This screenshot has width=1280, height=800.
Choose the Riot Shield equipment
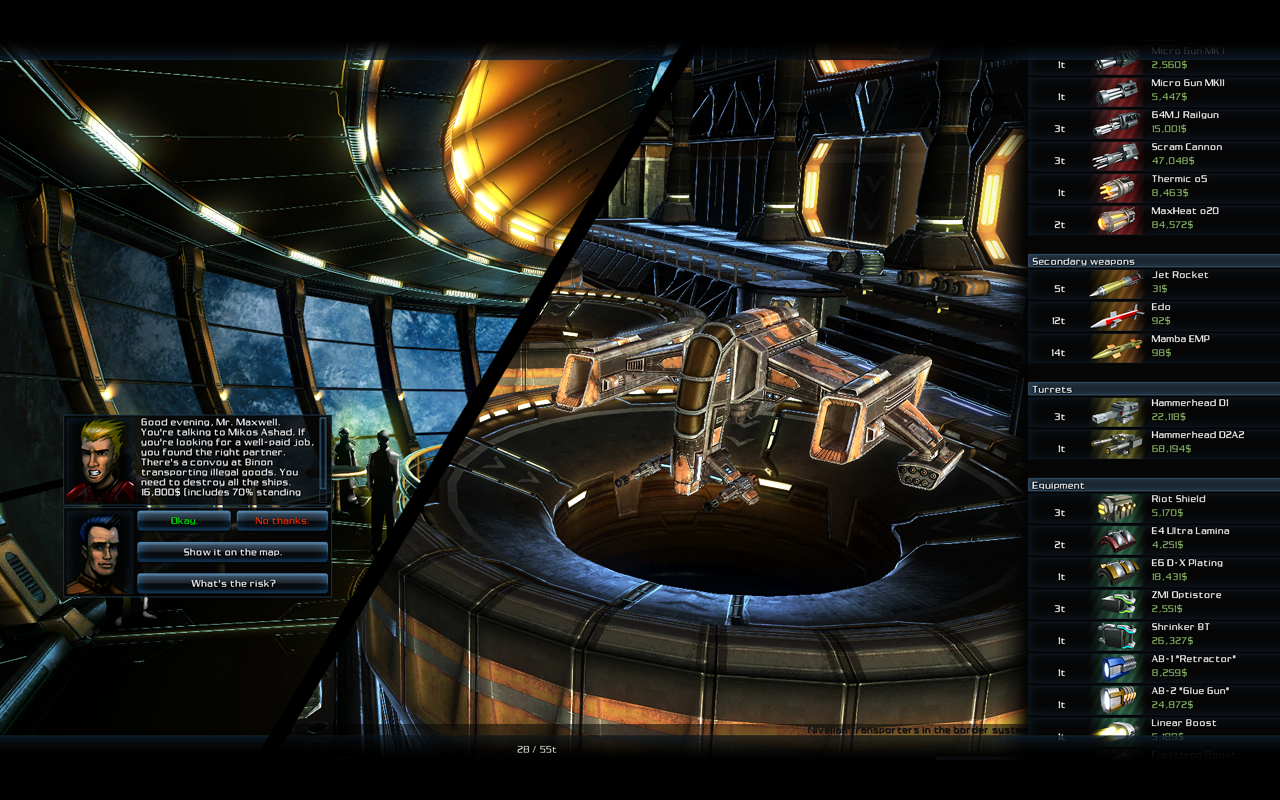(x=1153, y=506)
